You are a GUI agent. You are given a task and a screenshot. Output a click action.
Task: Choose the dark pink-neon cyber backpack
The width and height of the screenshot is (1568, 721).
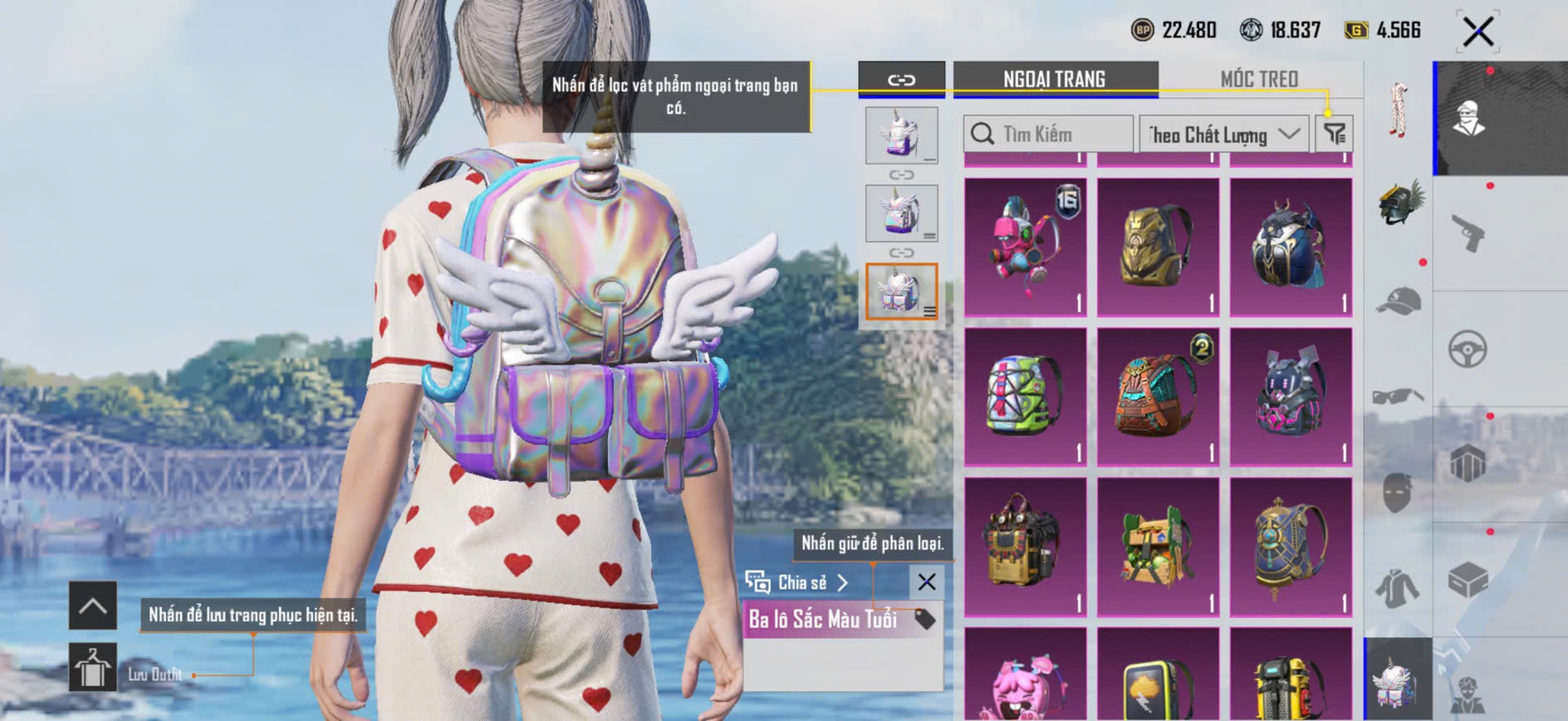tap(1291, 396)
